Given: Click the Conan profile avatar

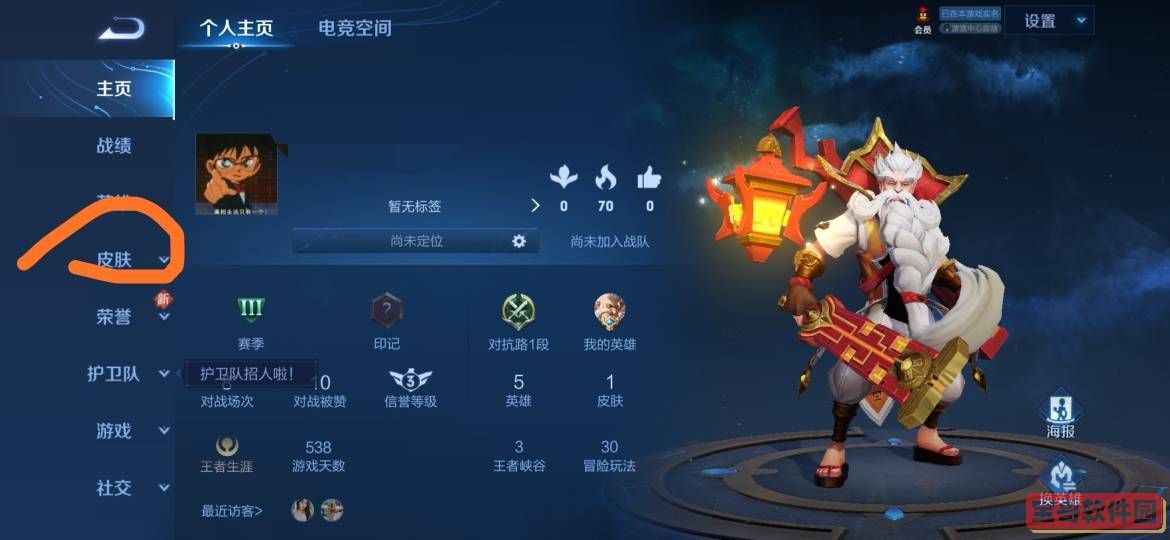Looking at the screenshot, I should point(236,175).
